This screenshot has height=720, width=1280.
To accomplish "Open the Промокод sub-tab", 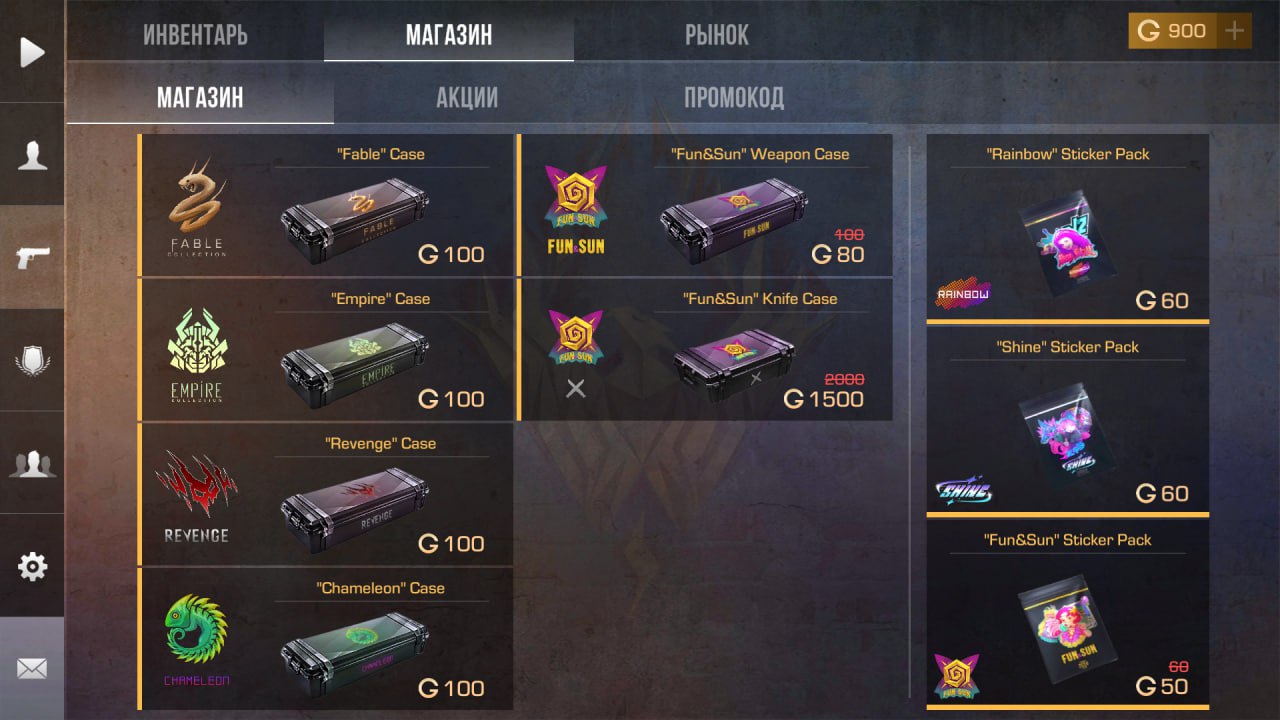I will click(x=733, y=98).
